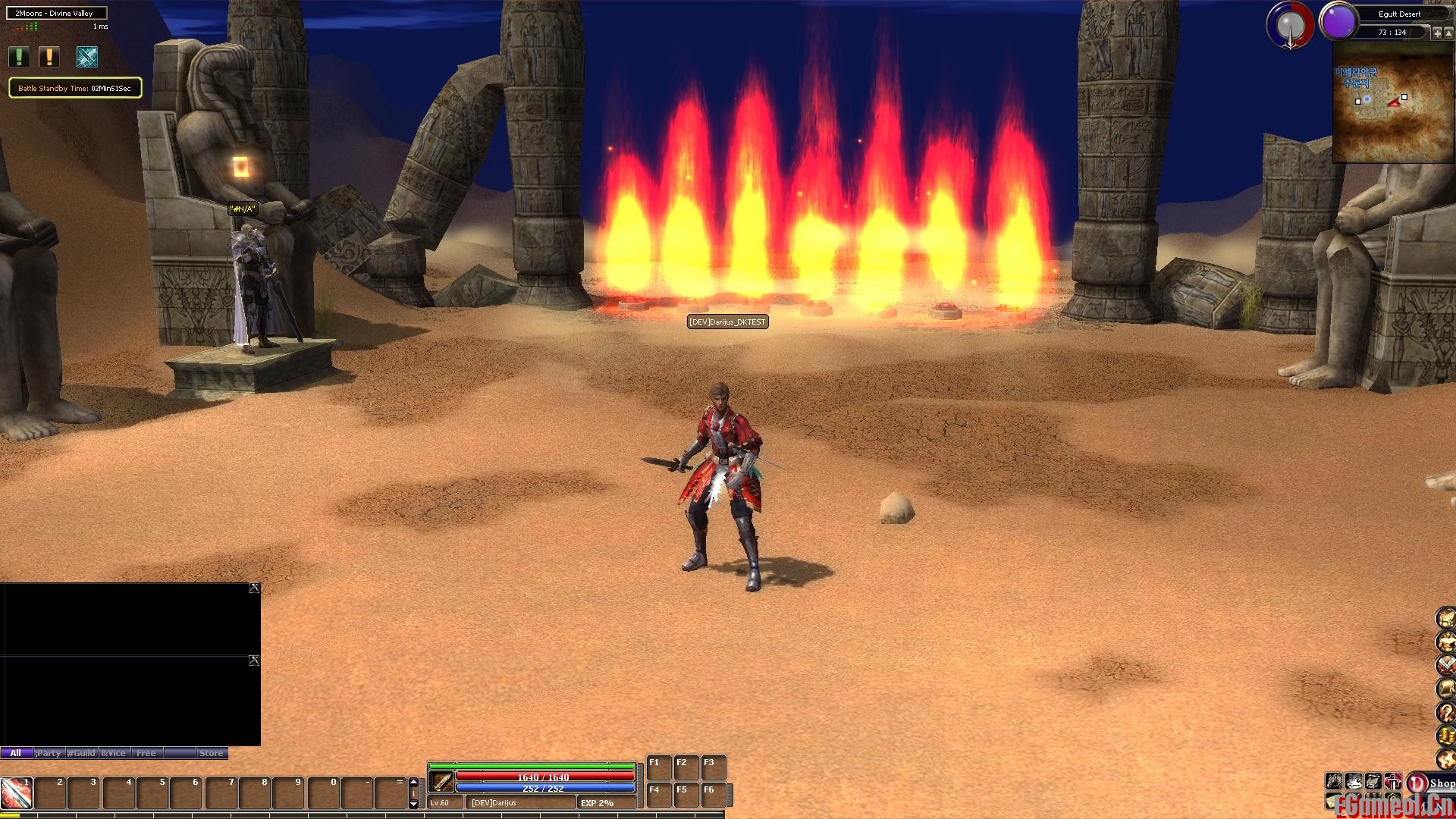Open the Guild chat tab

[x=81, y=753]
